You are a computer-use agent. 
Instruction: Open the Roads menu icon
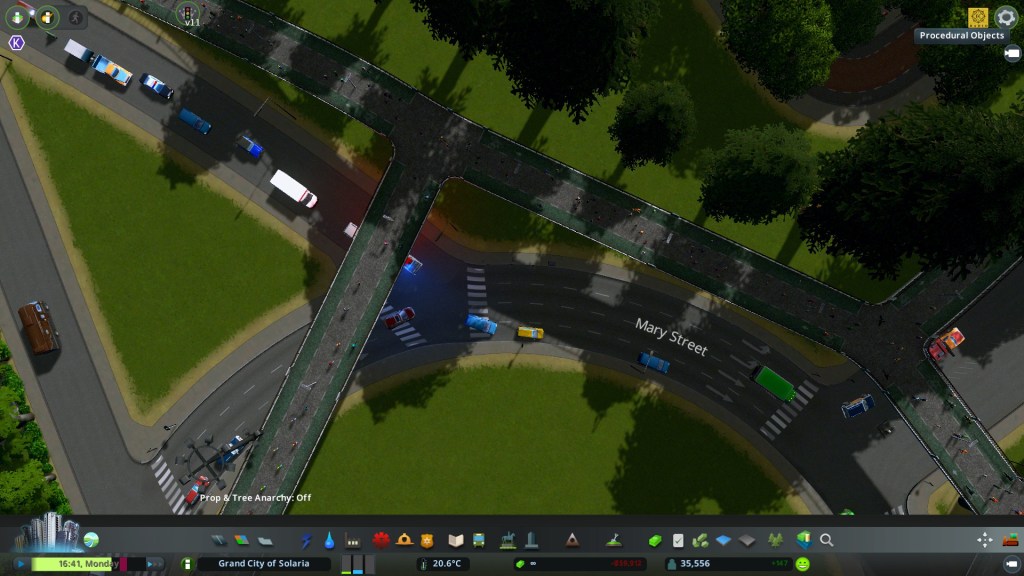(219, 540)
